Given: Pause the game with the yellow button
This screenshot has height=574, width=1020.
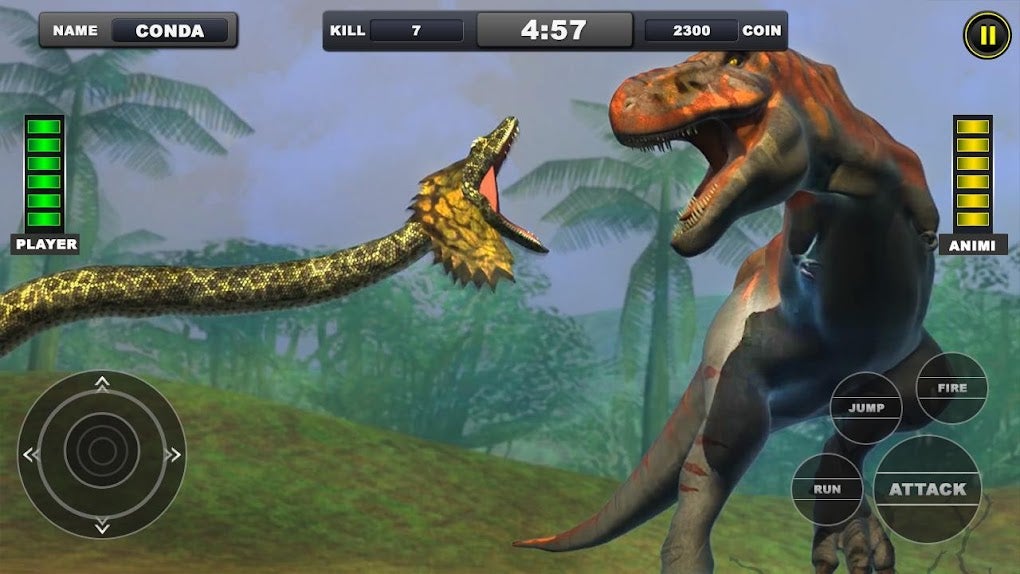Looking at the screenshot, I should click(x=987, y=36).
